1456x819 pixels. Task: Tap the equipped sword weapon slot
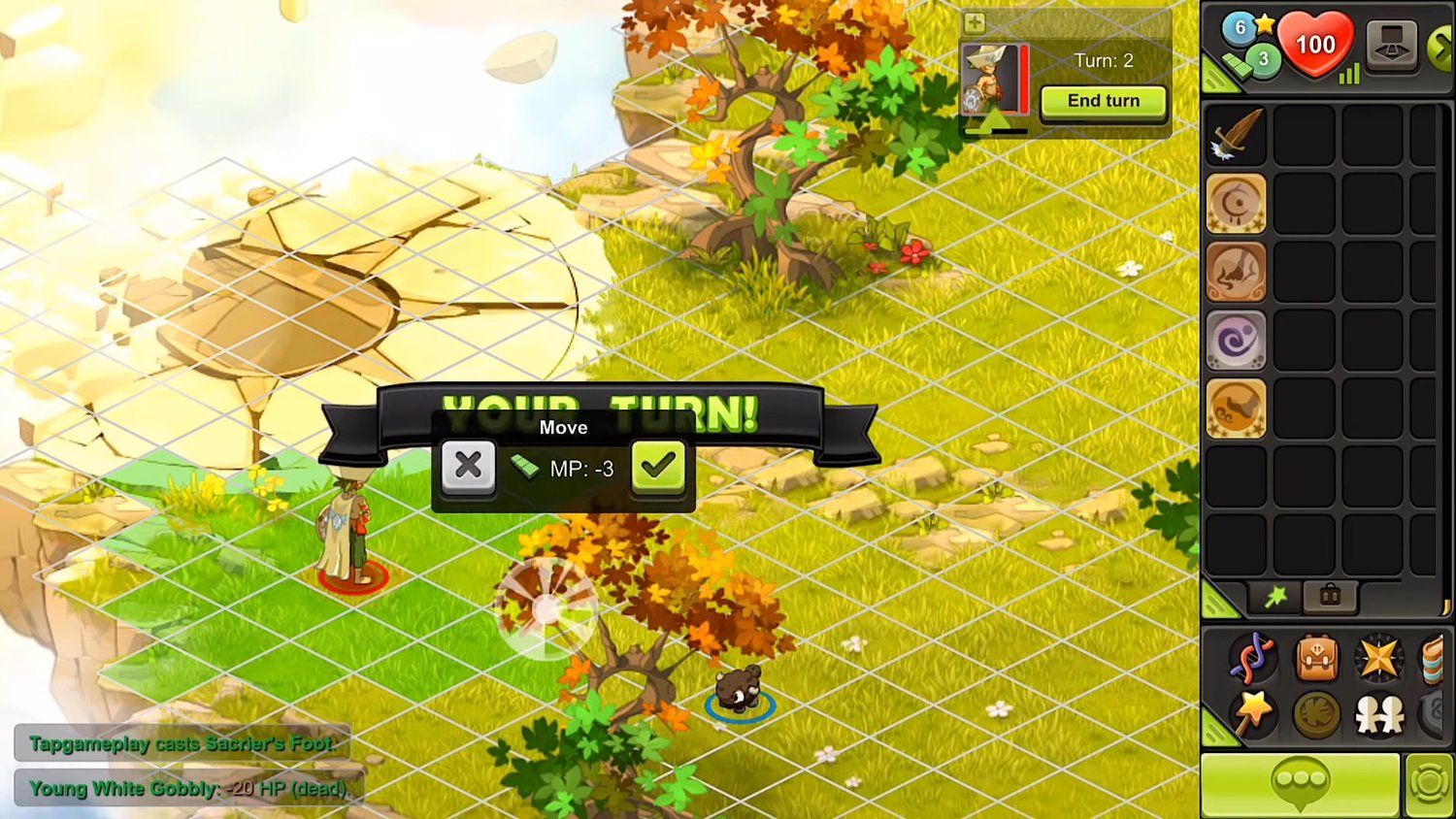click(1236, 136)
